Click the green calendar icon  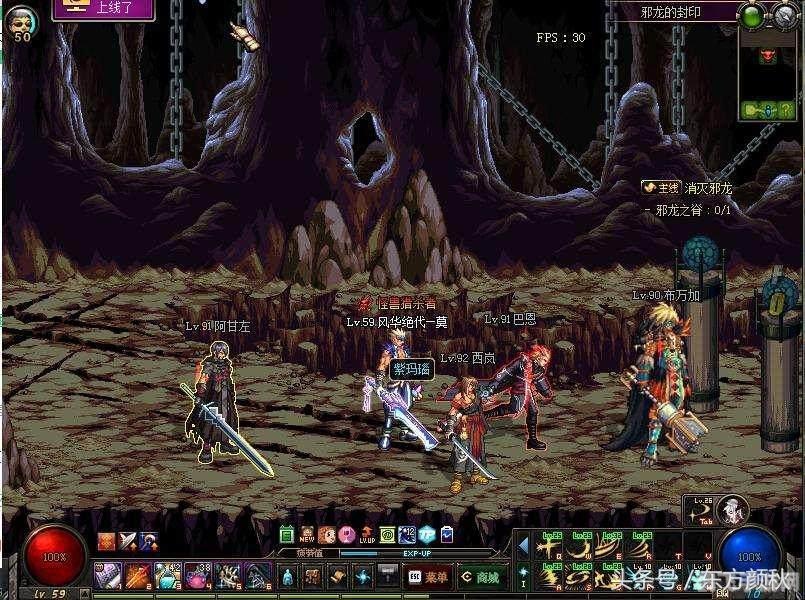tap(287, 535)
